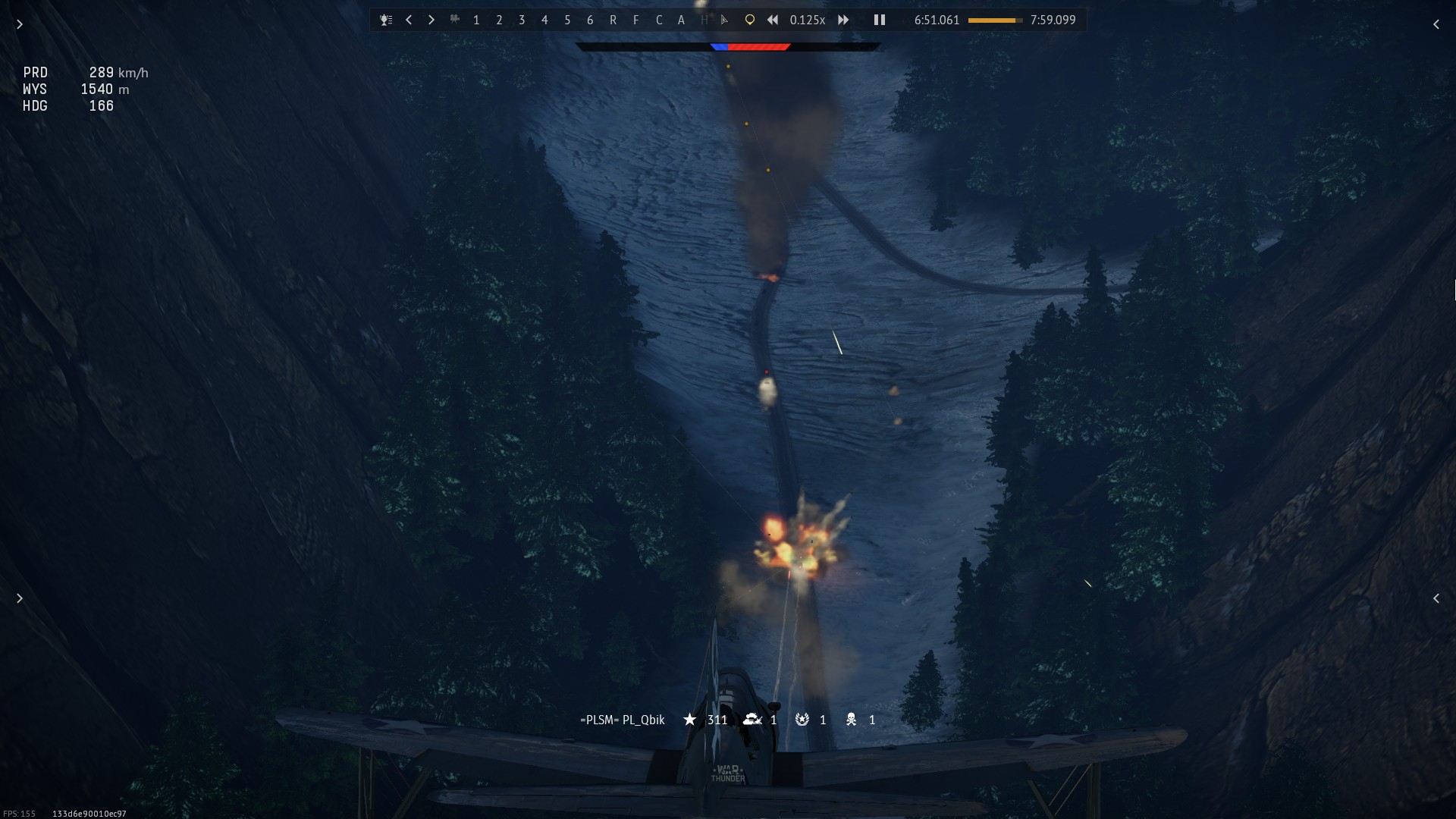
Task: Switch to the previous player
Action: (409, 20)
